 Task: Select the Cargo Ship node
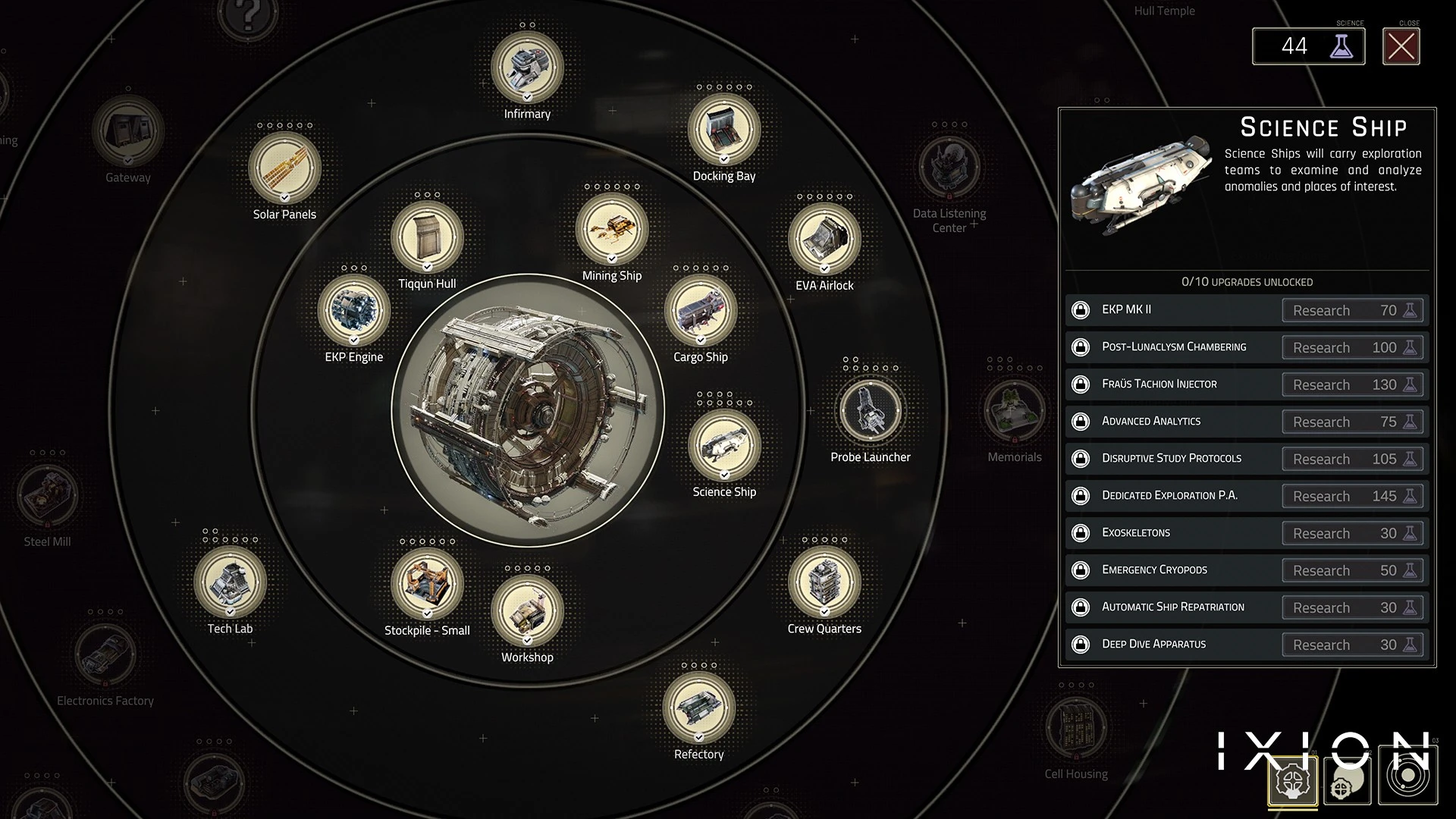pos(701,310)
